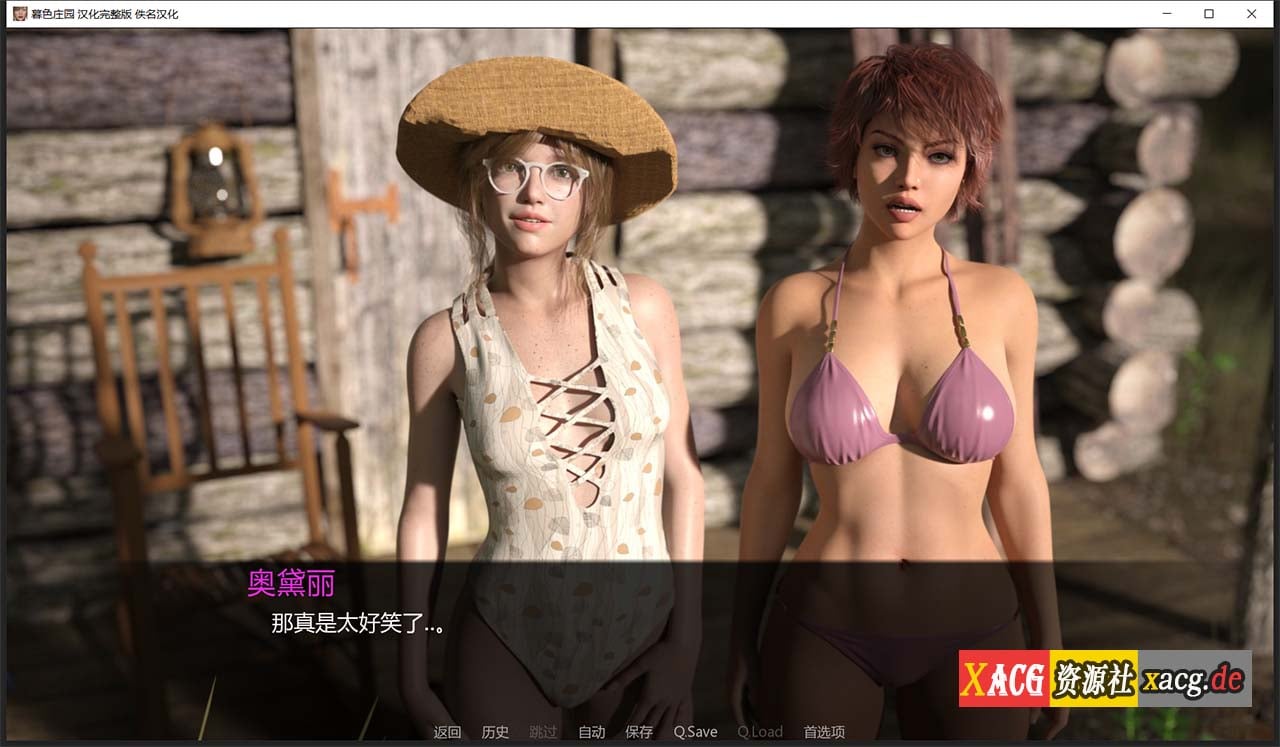Select 自动 from the bottom quick menu
This screenshot has height=747, width=1280.
coord(590,732)
